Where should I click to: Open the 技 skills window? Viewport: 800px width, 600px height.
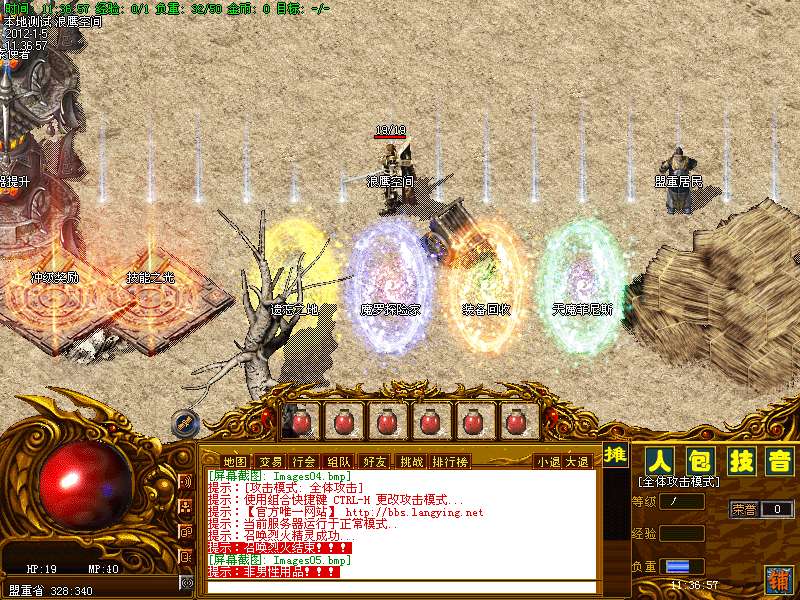pyautogui.click(x=739, y=461)
